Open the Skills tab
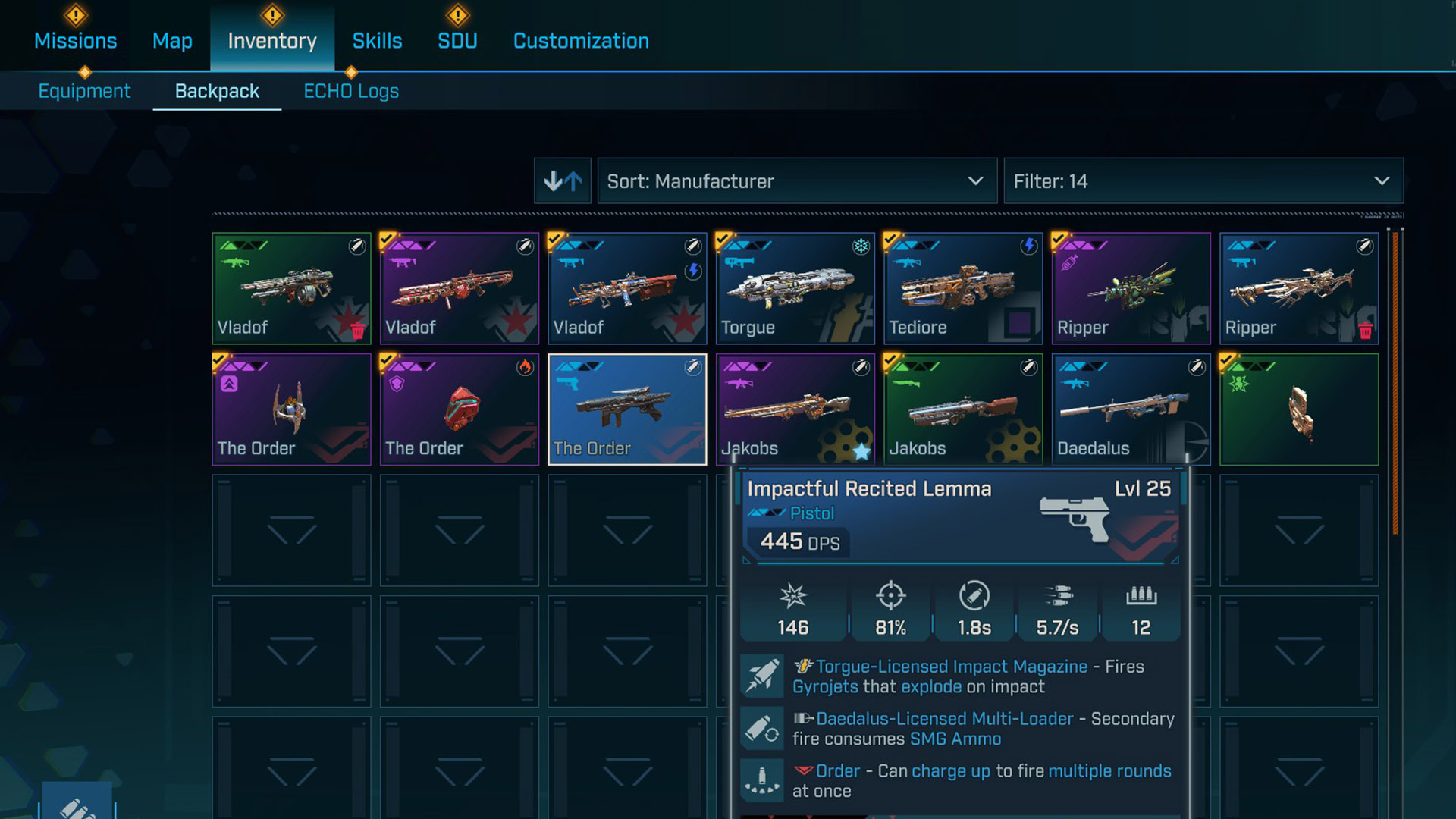1456x819 pixels. point(377,41)
